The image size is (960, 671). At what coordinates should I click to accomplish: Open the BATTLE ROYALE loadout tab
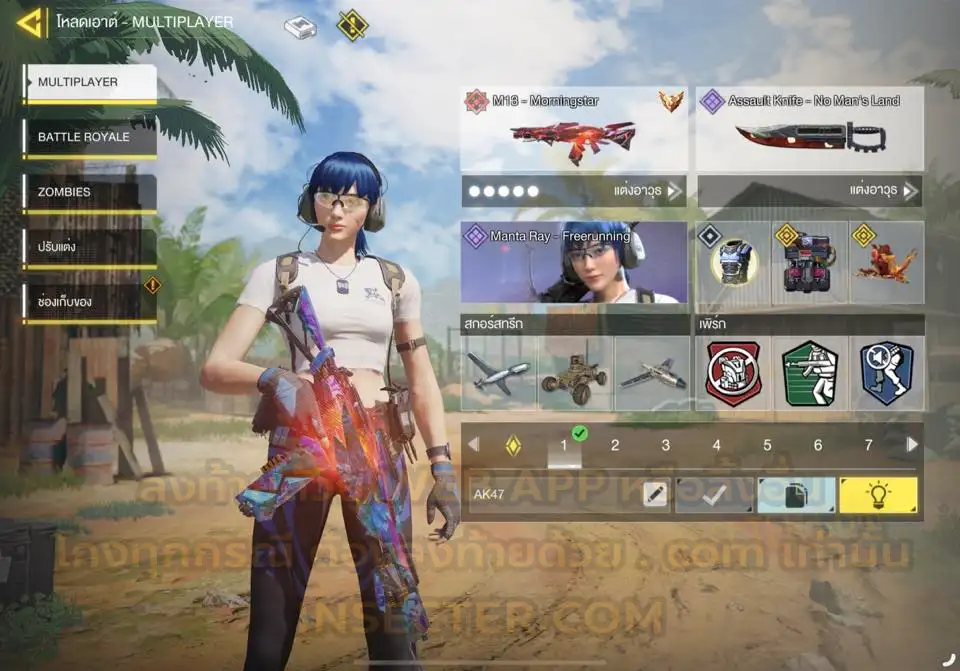91,138
